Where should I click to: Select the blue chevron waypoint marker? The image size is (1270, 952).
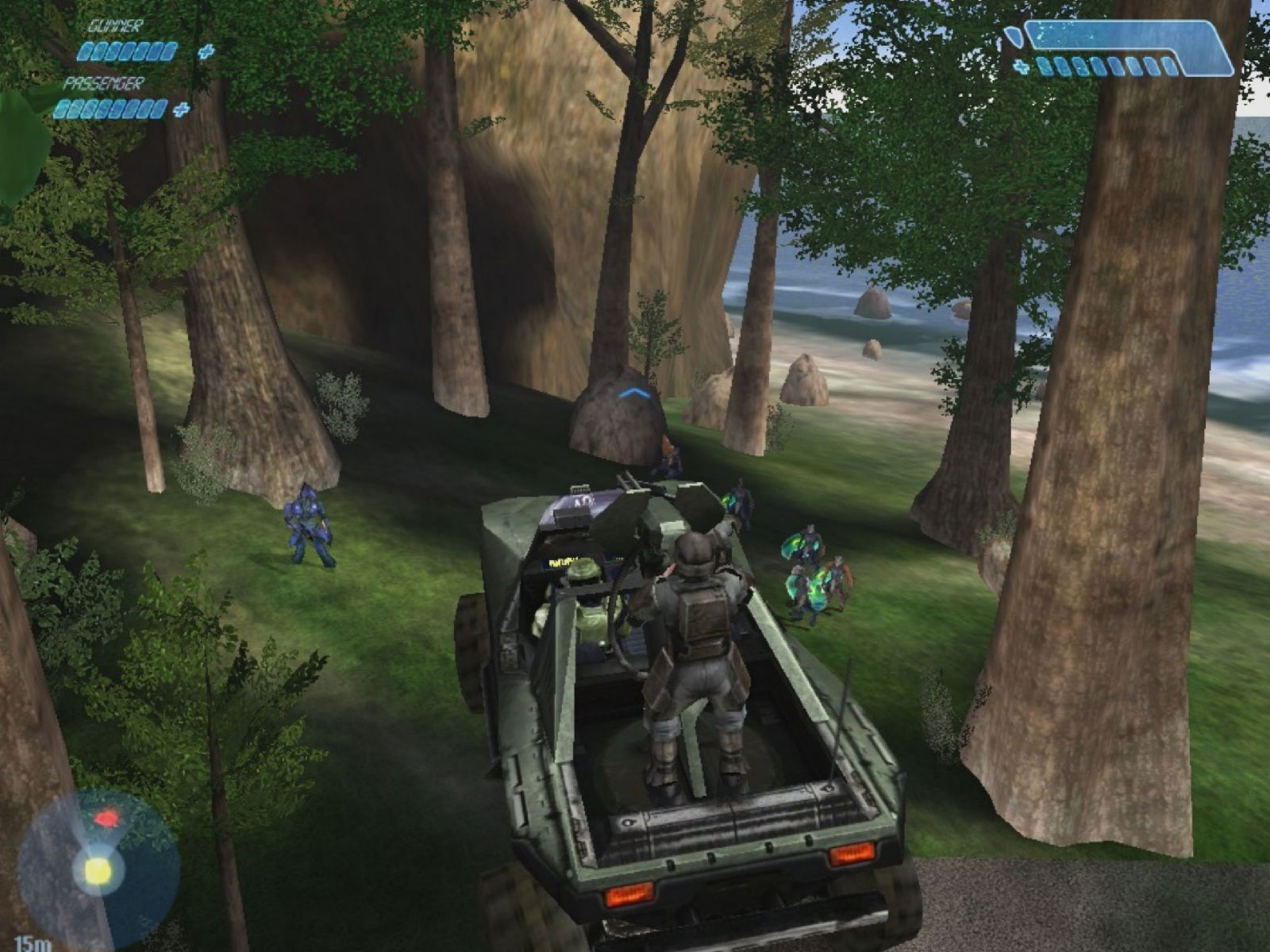click(636, 392)
